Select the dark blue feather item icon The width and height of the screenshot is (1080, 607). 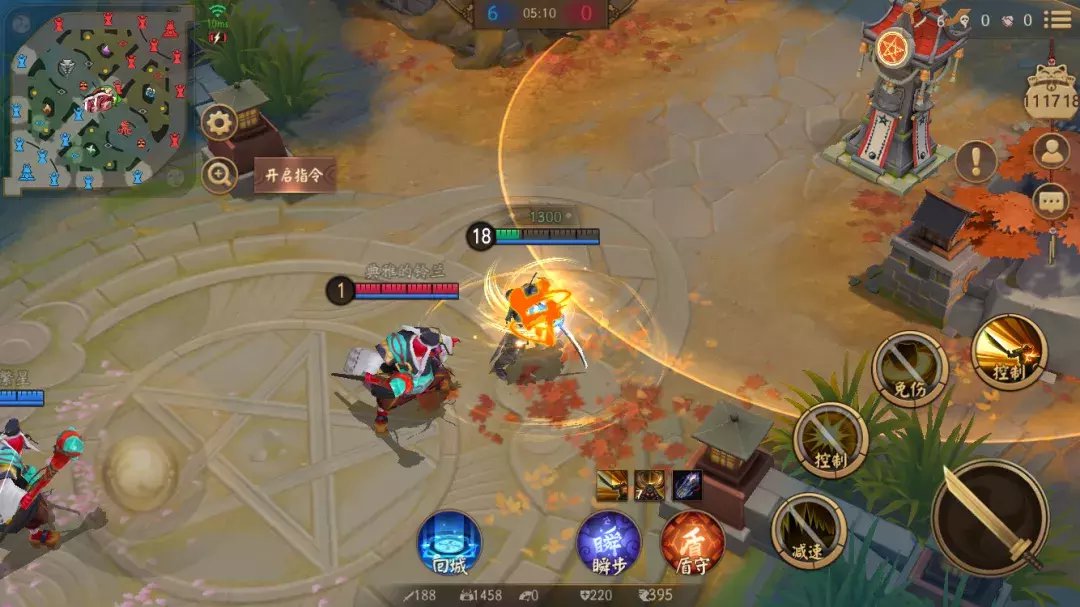coord(687,485)
